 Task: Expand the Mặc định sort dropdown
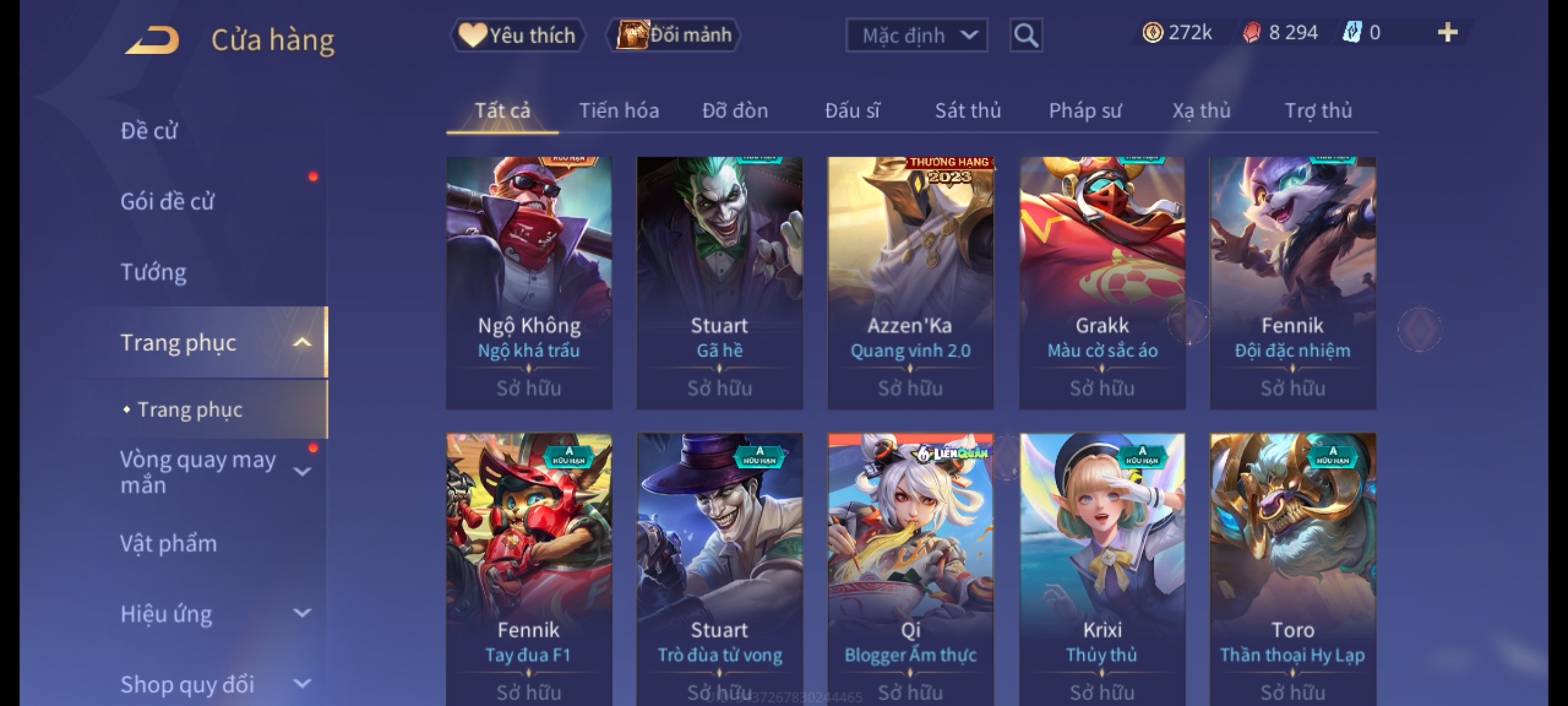tap(916, 35)
